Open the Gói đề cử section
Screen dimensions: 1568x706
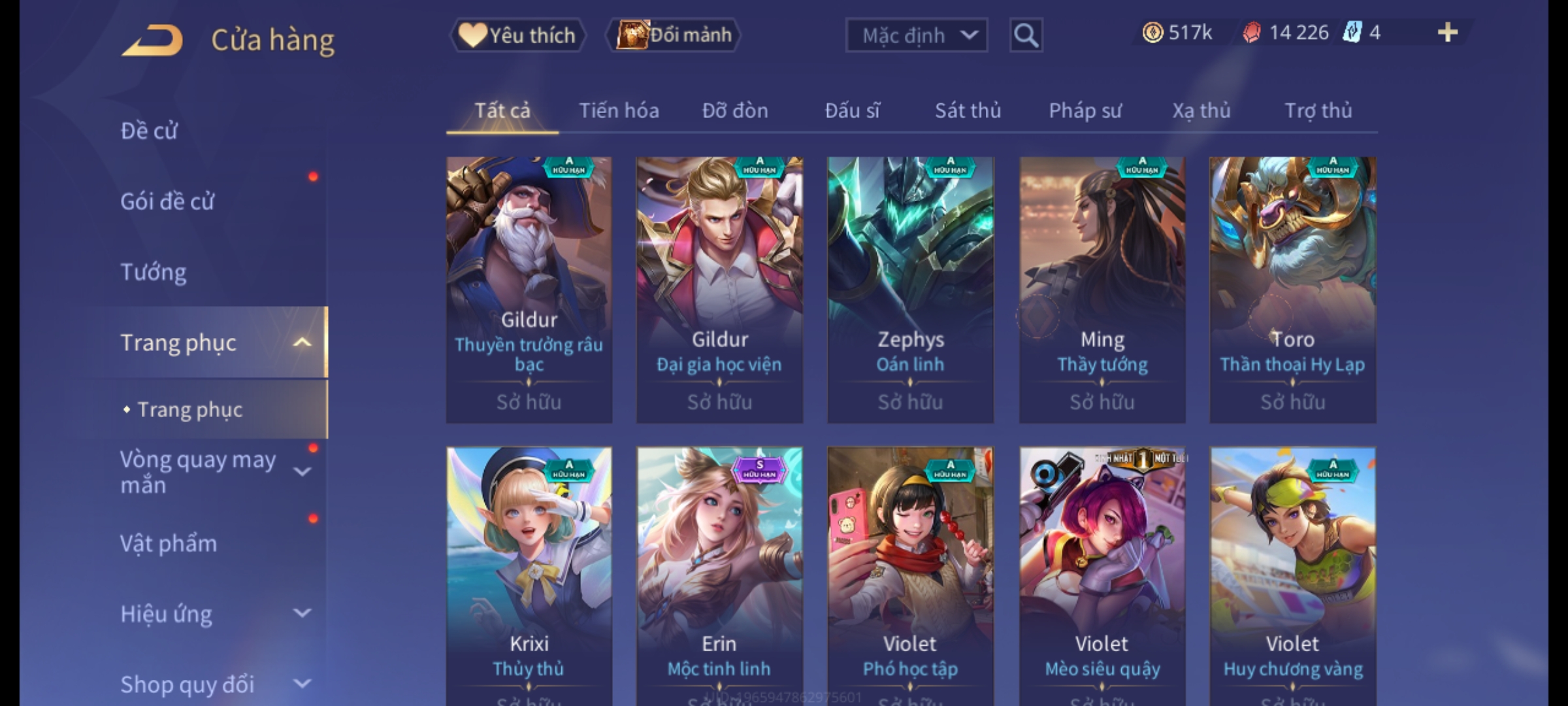167,201
